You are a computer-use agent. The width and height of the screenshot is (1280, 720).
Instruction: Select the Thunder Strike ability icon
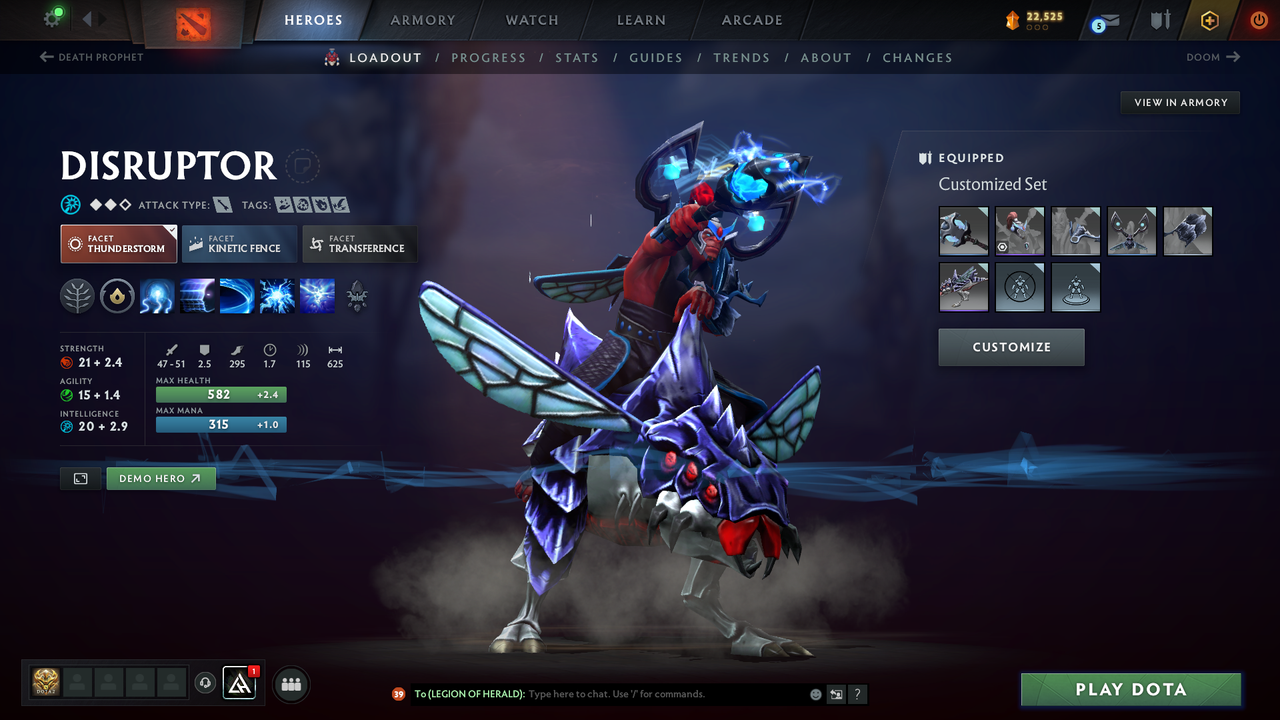click(157, 296)
